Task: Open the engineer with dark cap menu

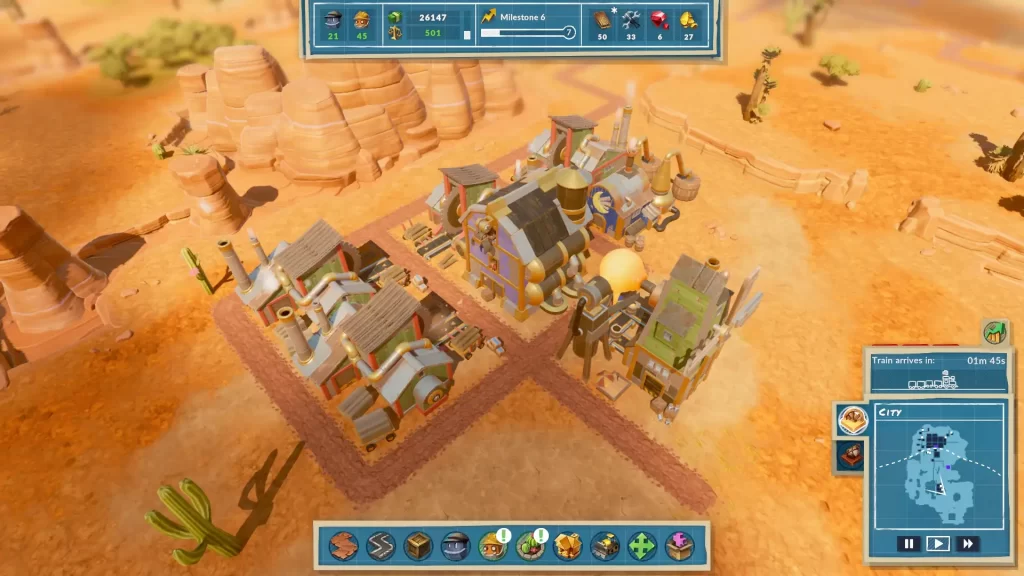Action: 455,545
